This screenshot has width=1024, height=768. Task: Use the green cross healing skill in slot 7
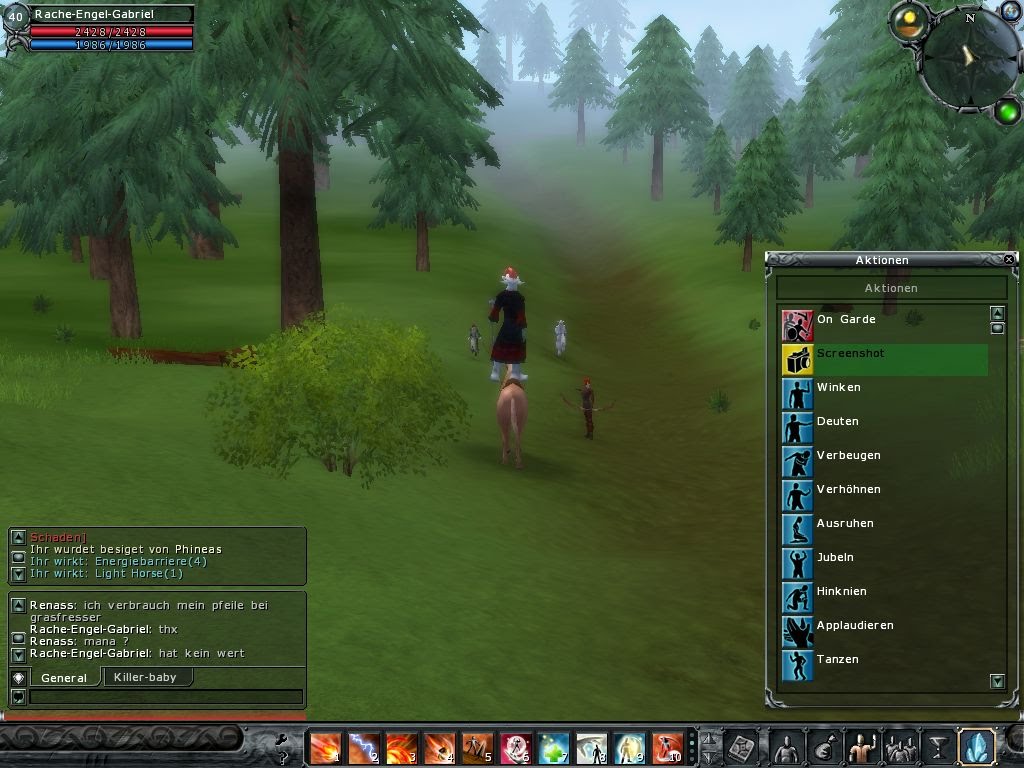click(553, 747)
